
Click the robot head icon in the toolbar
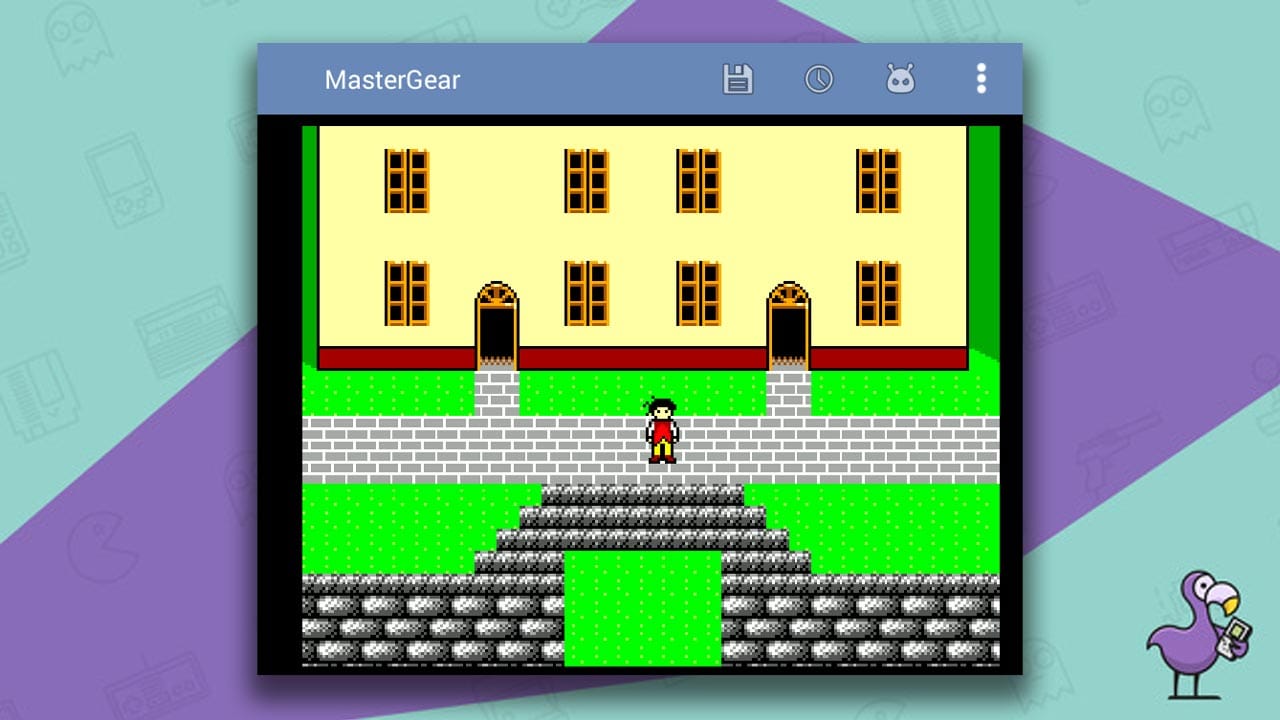[901, 79]
